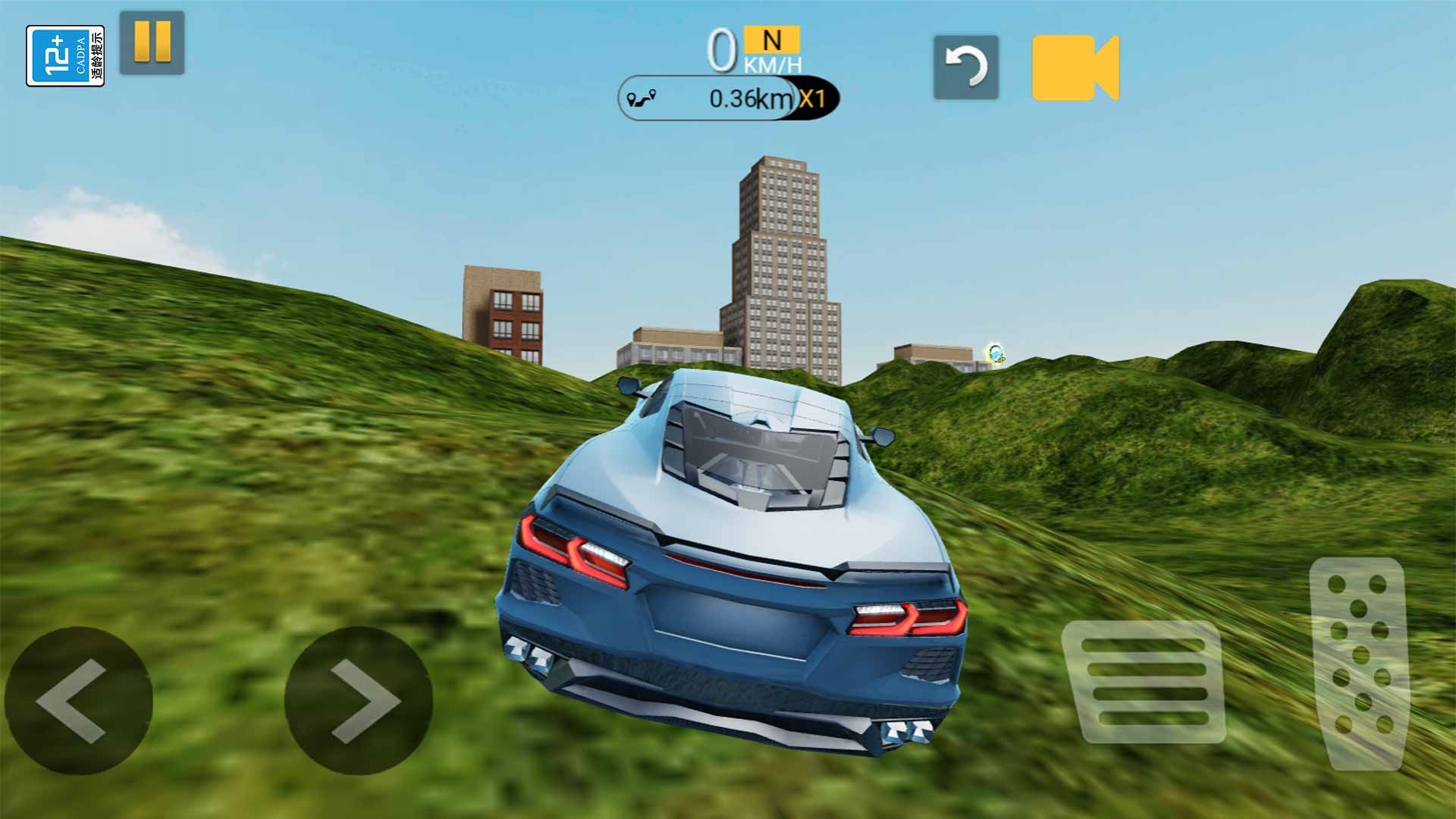Steer right with the right arrow button
The image size is (1456, 819).
tap(358, 700)
